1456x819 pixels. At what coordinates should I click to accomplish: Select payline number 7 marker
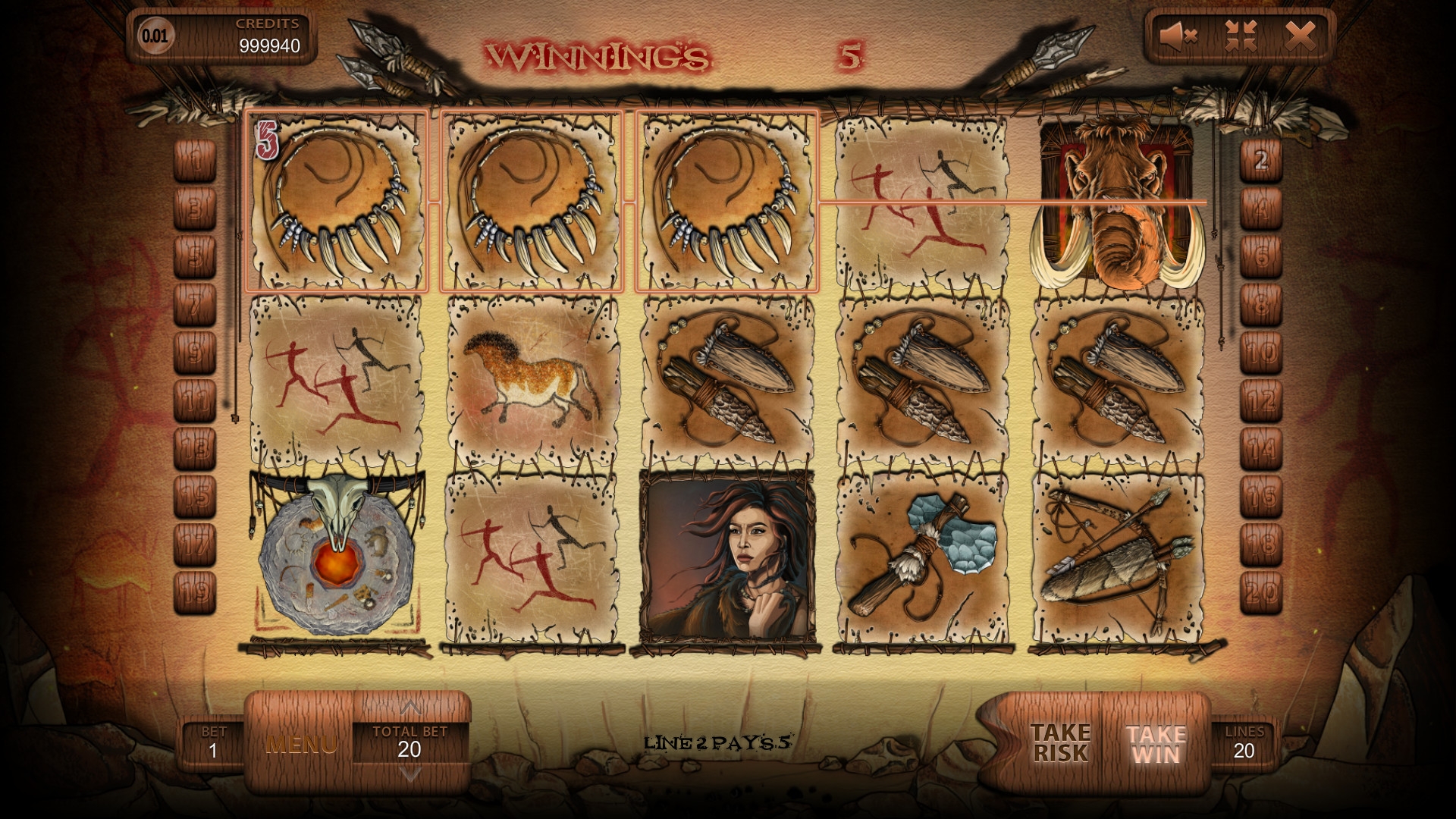pyautogui.click(x=195, y=305)
